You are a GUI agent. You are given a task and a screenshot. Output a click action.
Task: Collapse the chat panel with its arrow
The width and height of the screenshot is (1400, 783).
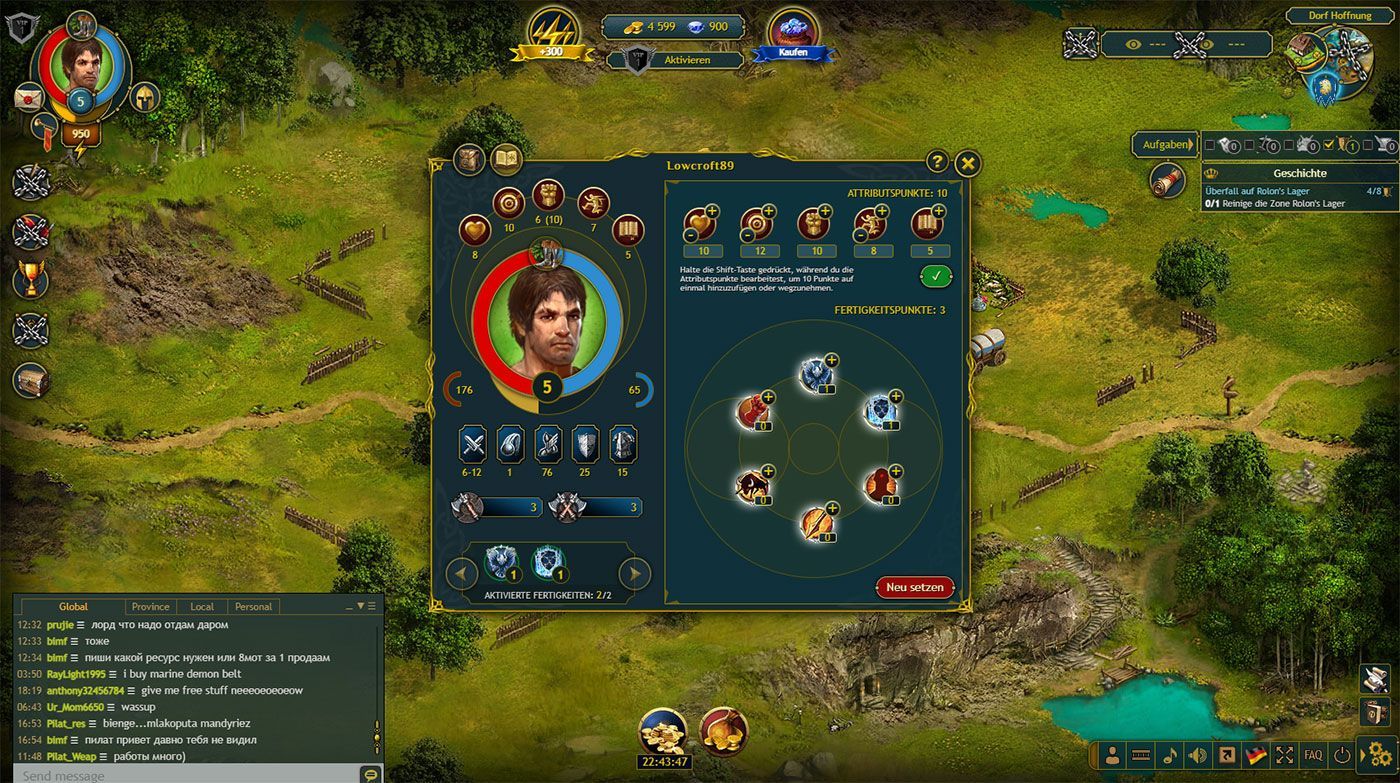pyautogui.click(x=359, y=606)
